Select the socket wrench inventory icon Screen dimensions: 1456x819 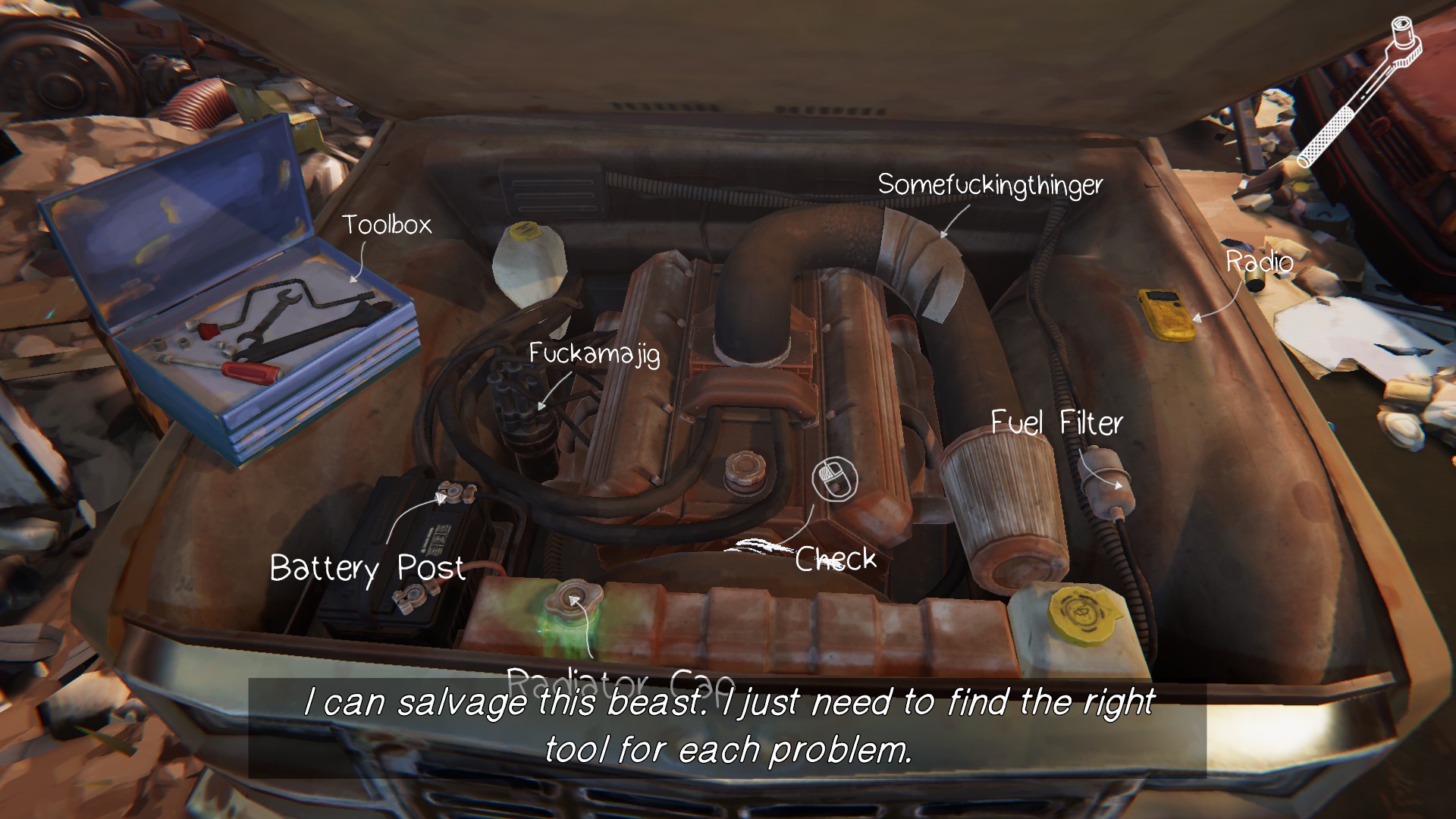click(x=1359, y=93)
